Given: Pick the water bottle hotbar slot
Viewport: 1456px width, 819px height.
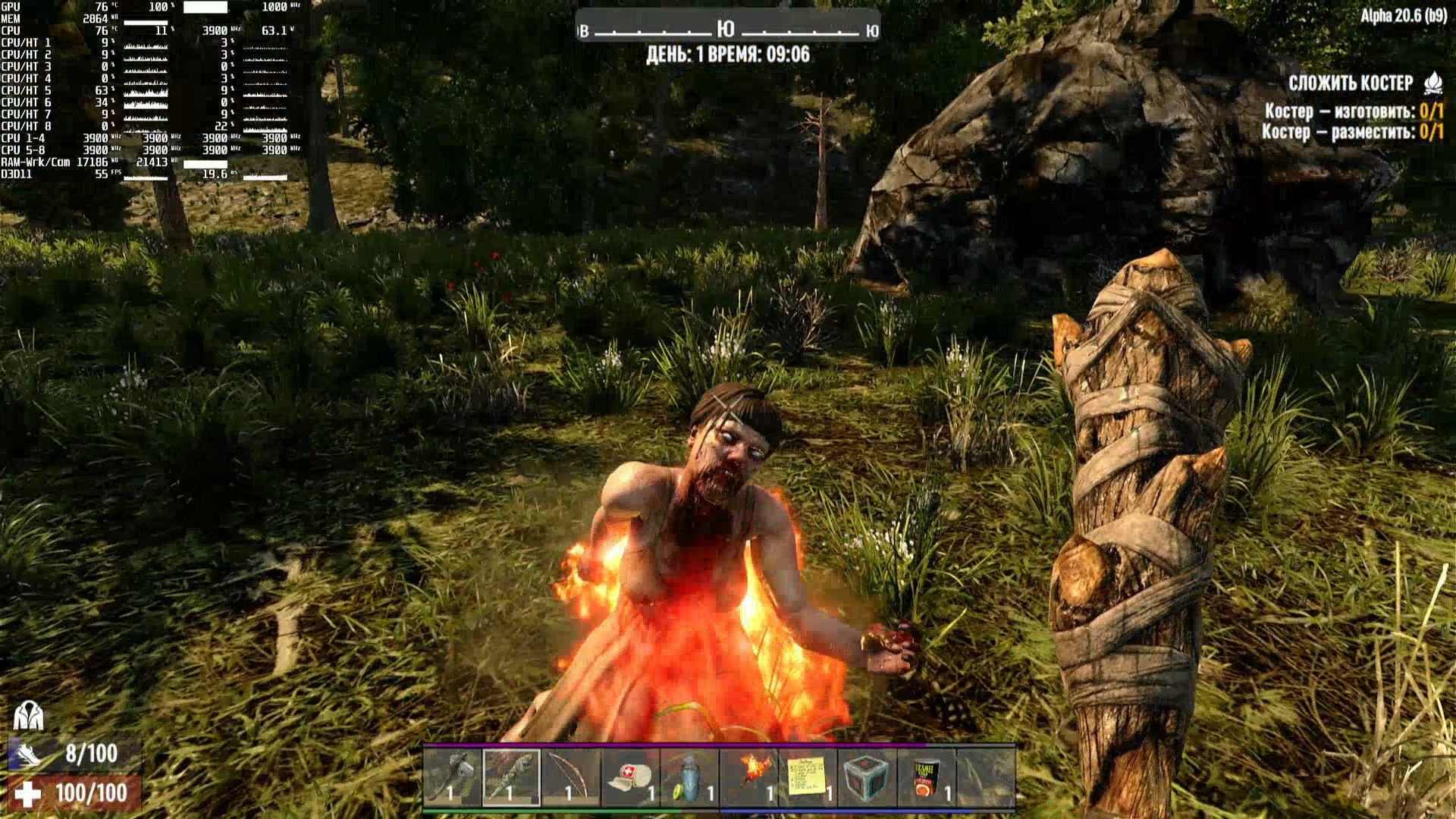Looking at the screenshot, I should click(x=689, y=777).
